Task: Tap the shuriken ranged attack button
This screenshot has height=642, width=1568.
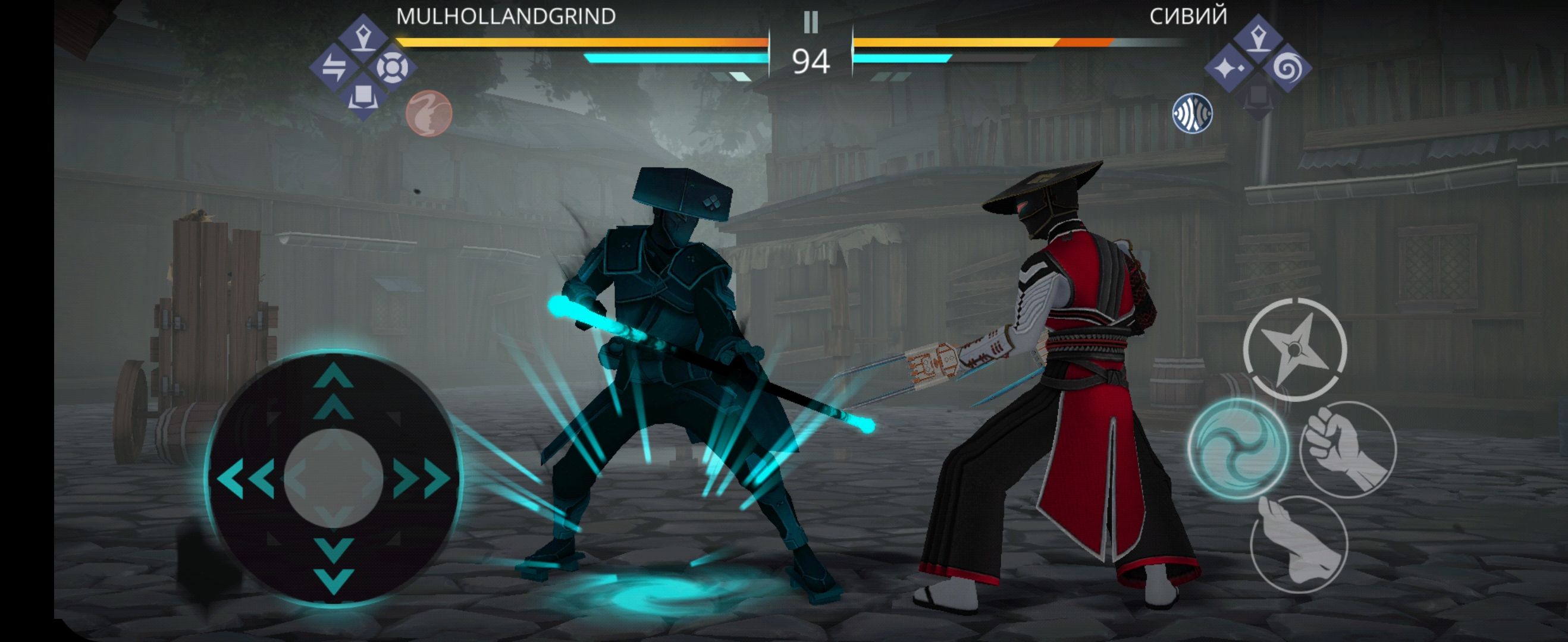Action: (x=1294, y=350)
